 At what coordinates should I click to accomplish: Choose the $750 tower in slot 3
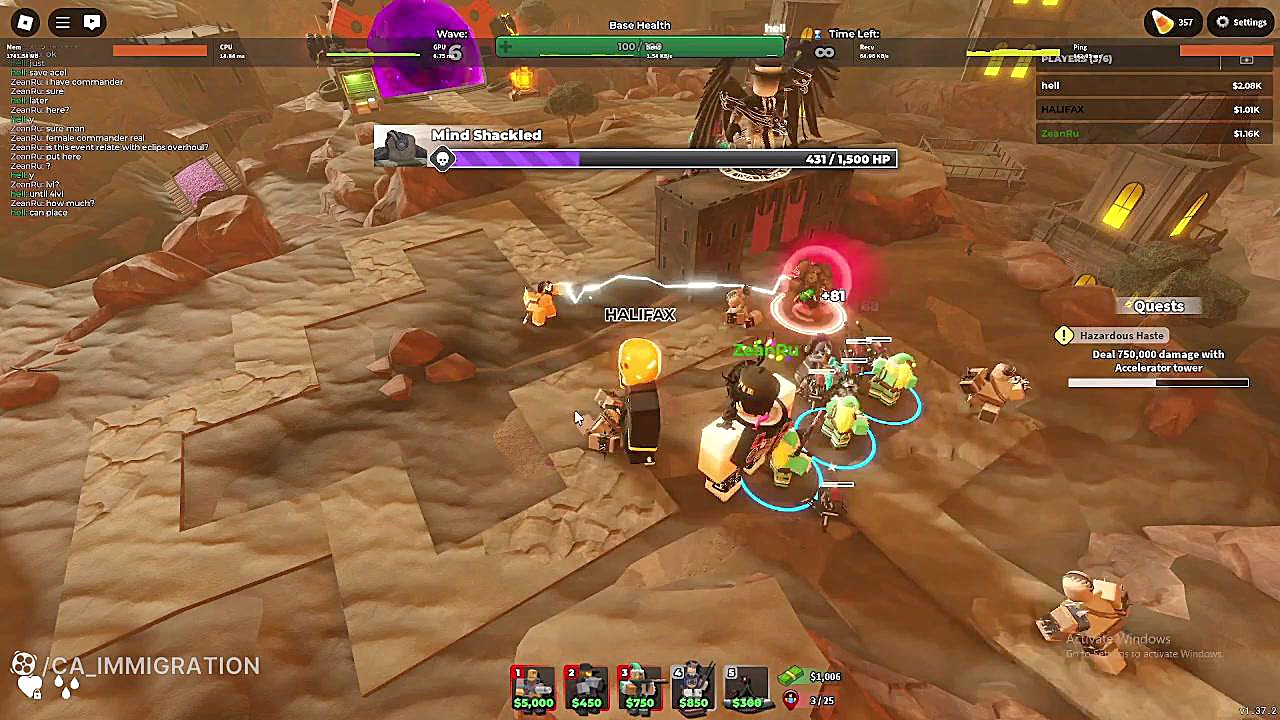click(639, 688)
